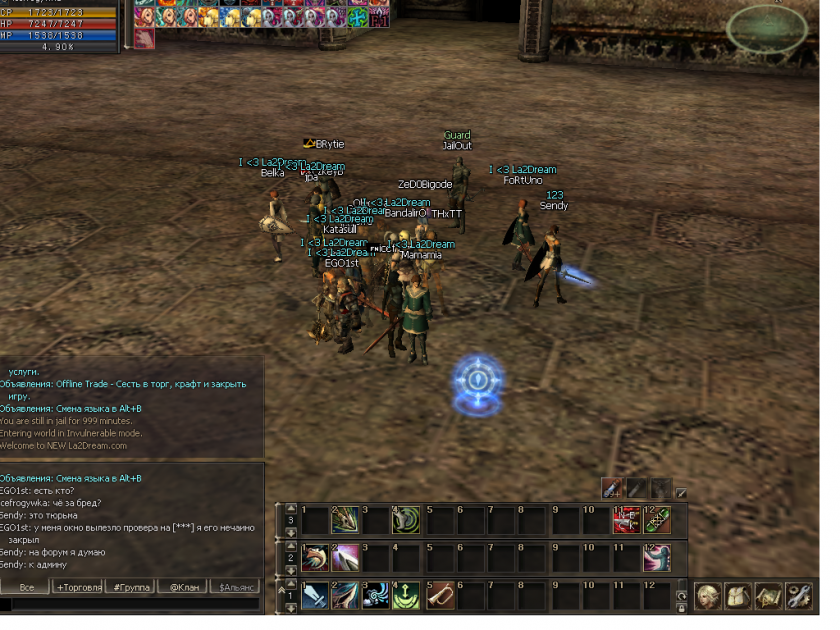Open the system menu wrench-and-tools button
The image size is (840, 630).
click(798, 595)
